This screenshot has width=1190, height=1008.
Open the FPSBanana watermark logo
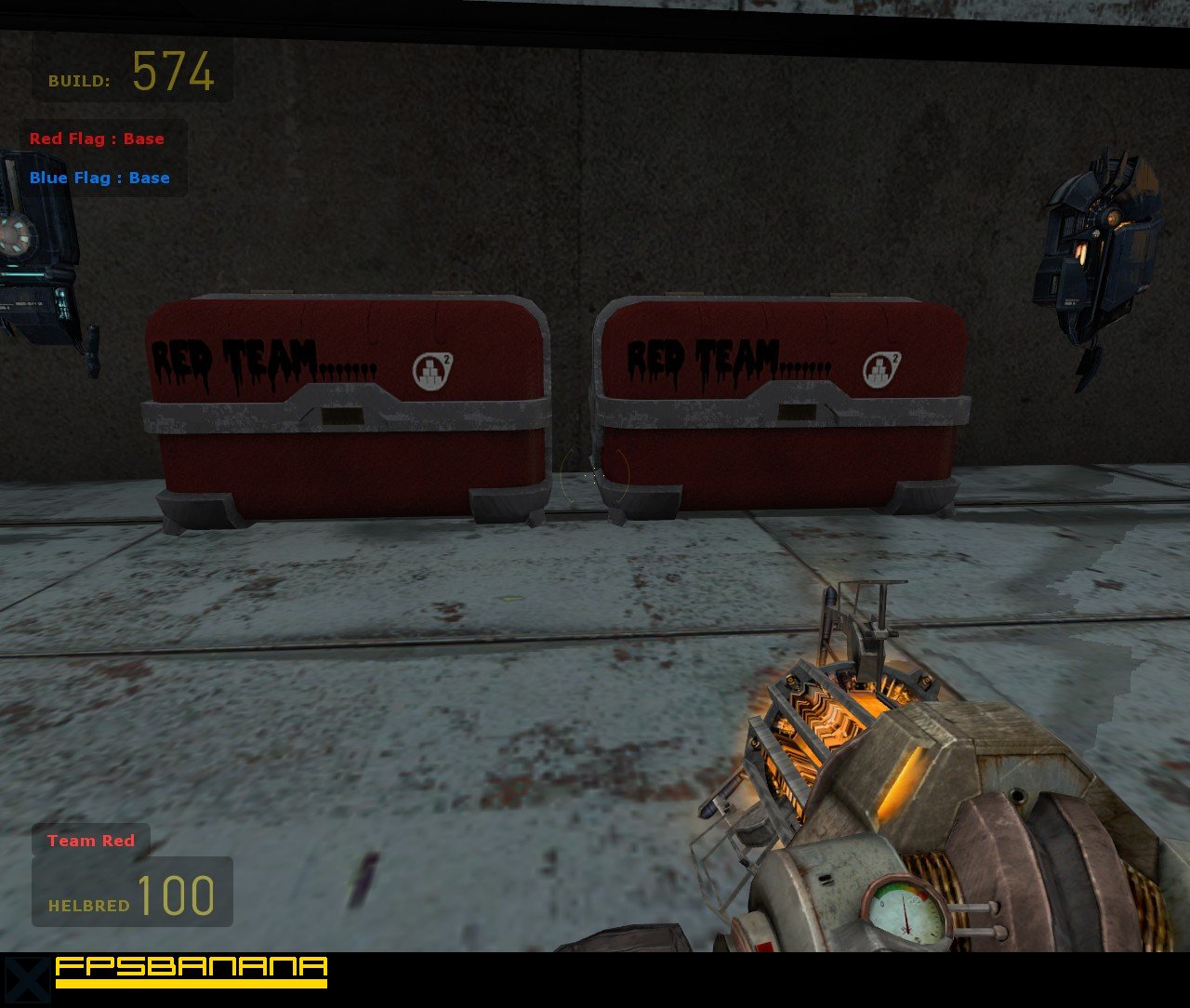click(x=191, y=971)
